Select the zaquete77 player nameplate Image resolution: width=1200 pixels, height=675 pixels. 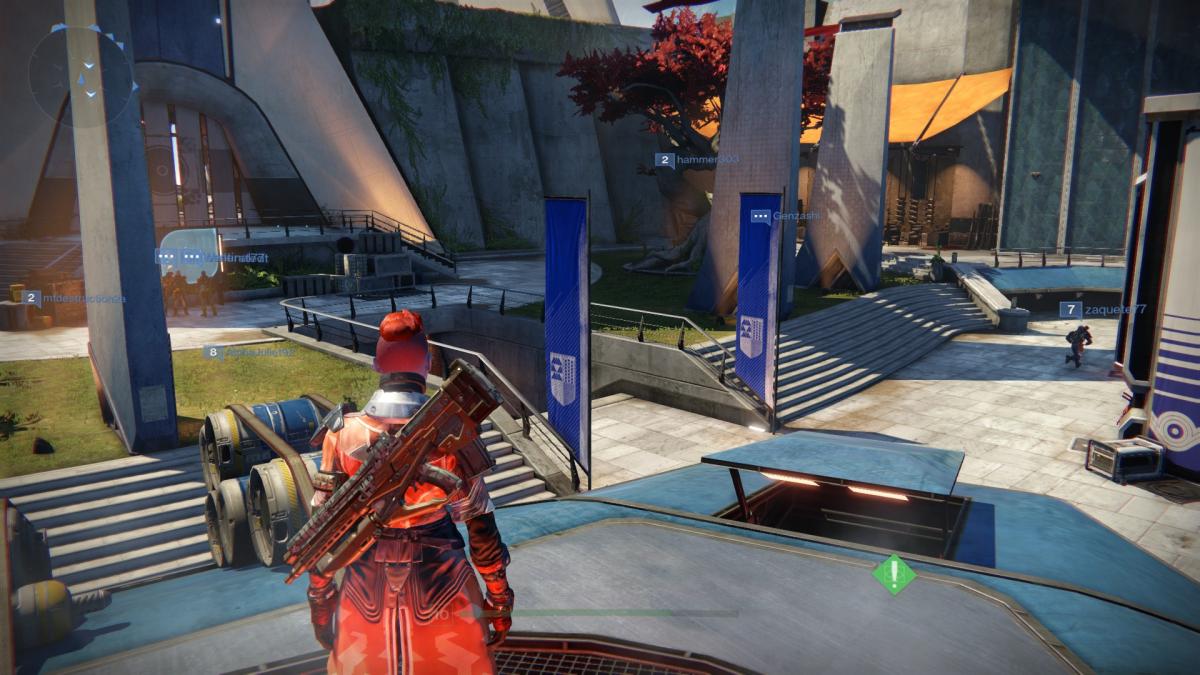1102,310
